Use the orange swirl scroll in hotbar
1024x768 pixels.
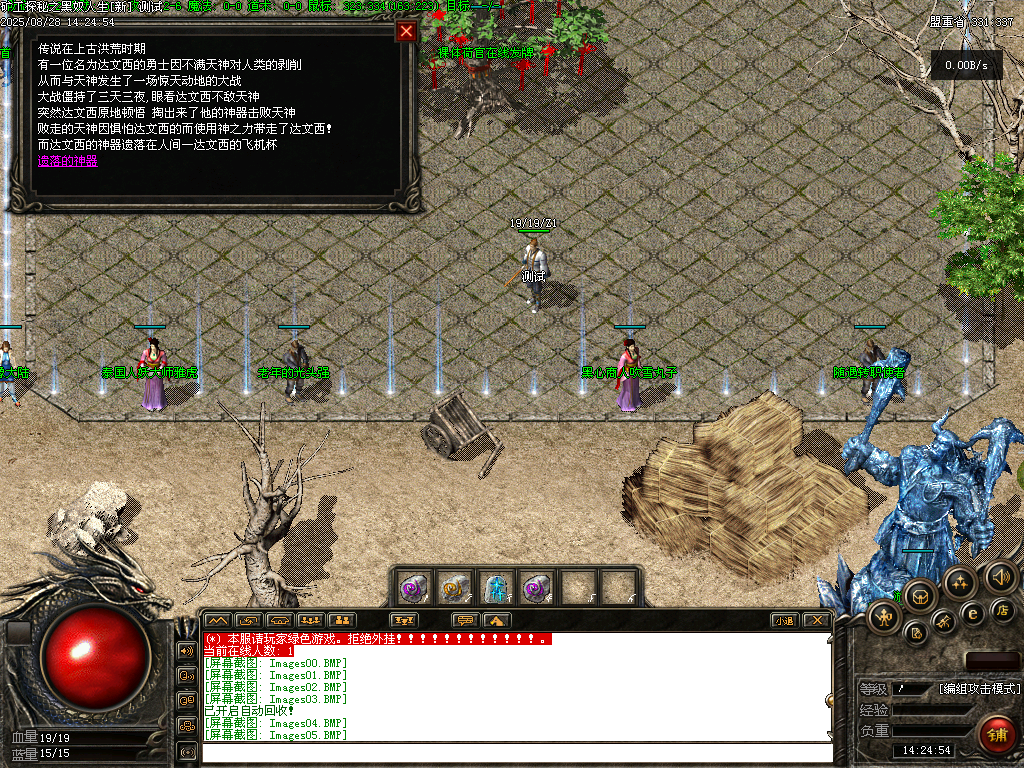click(455, 586)
